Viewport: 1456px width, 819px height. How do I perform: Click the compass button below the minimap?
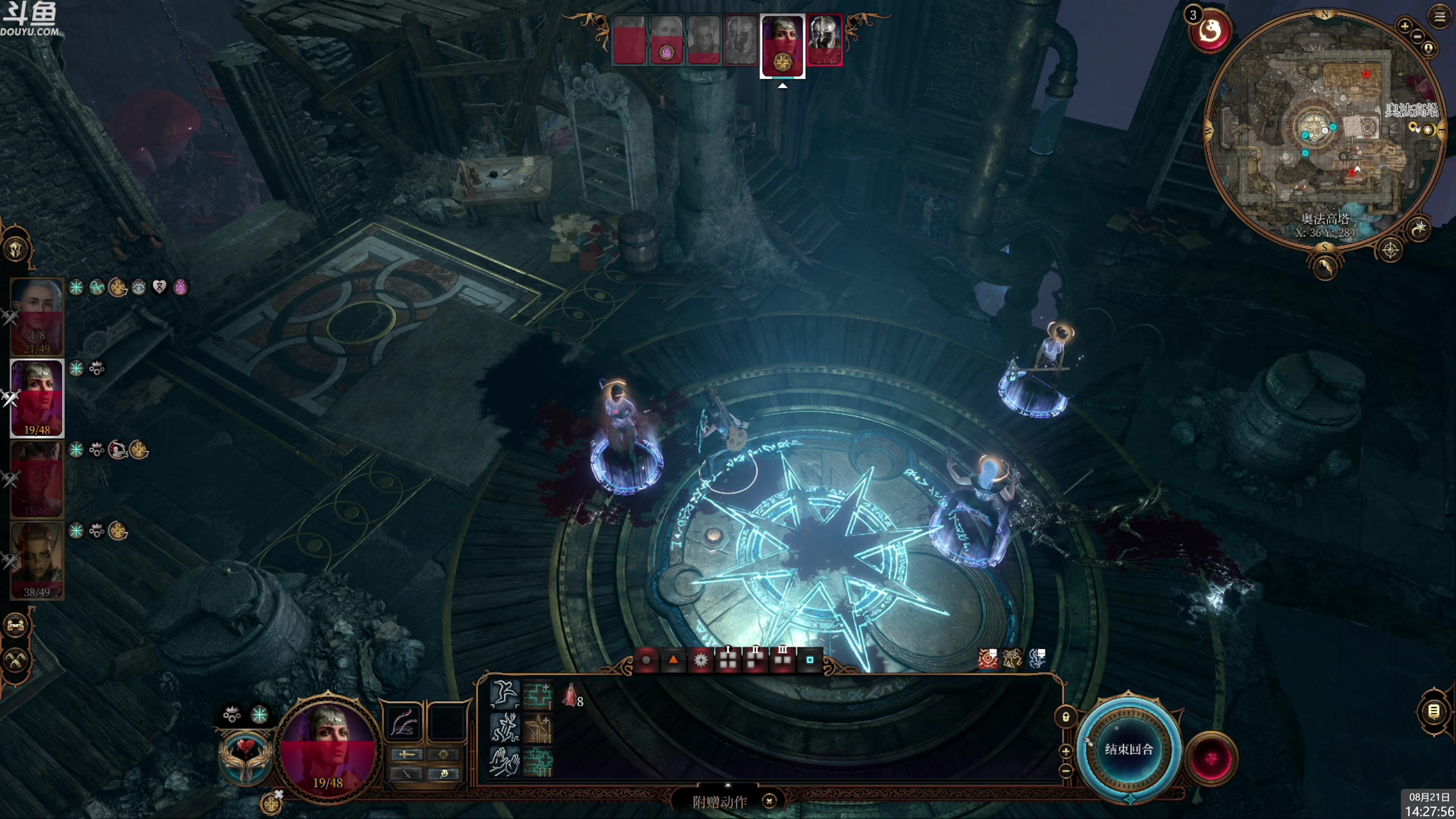coord(1390,250)
